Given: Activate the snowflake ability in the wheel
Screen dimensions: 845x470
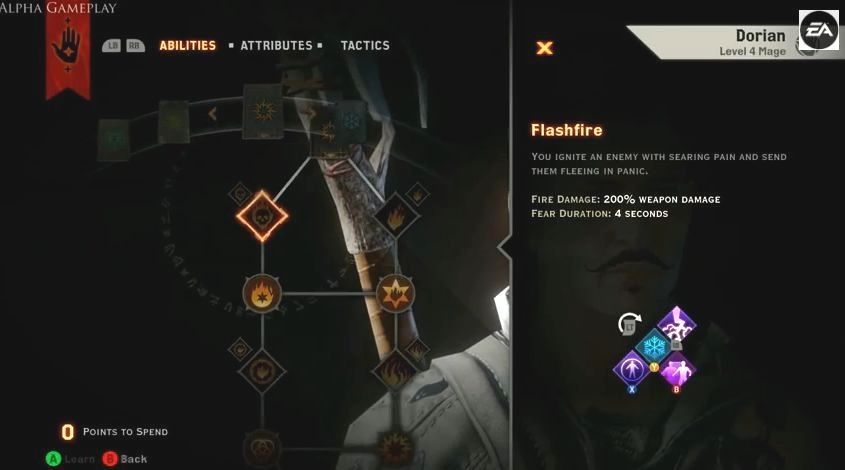Looking at the screenshot, I should pos(655,346).
